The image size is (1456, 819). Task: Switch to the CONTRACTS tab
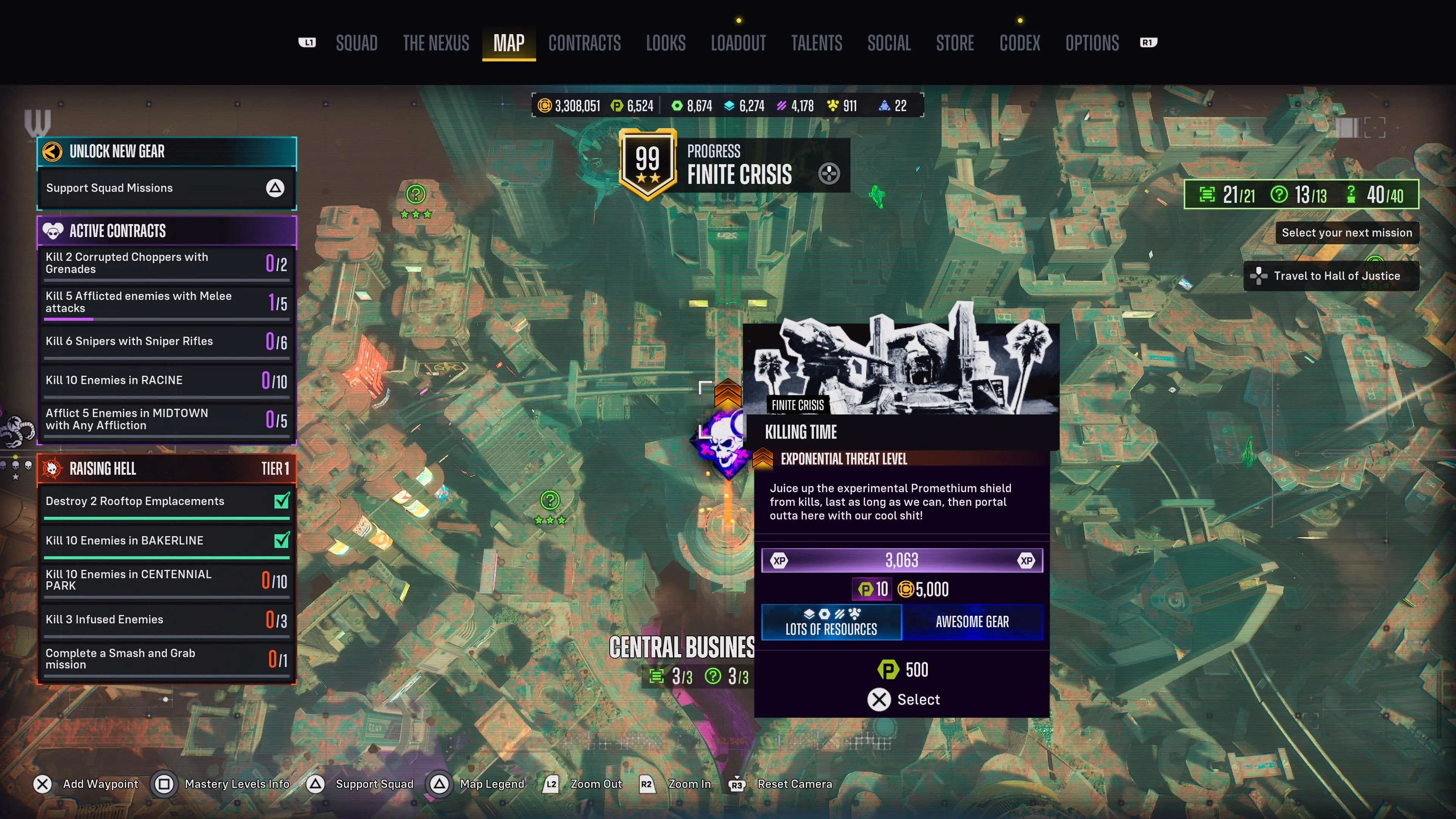pyautogui.click(x=584, y=43)
